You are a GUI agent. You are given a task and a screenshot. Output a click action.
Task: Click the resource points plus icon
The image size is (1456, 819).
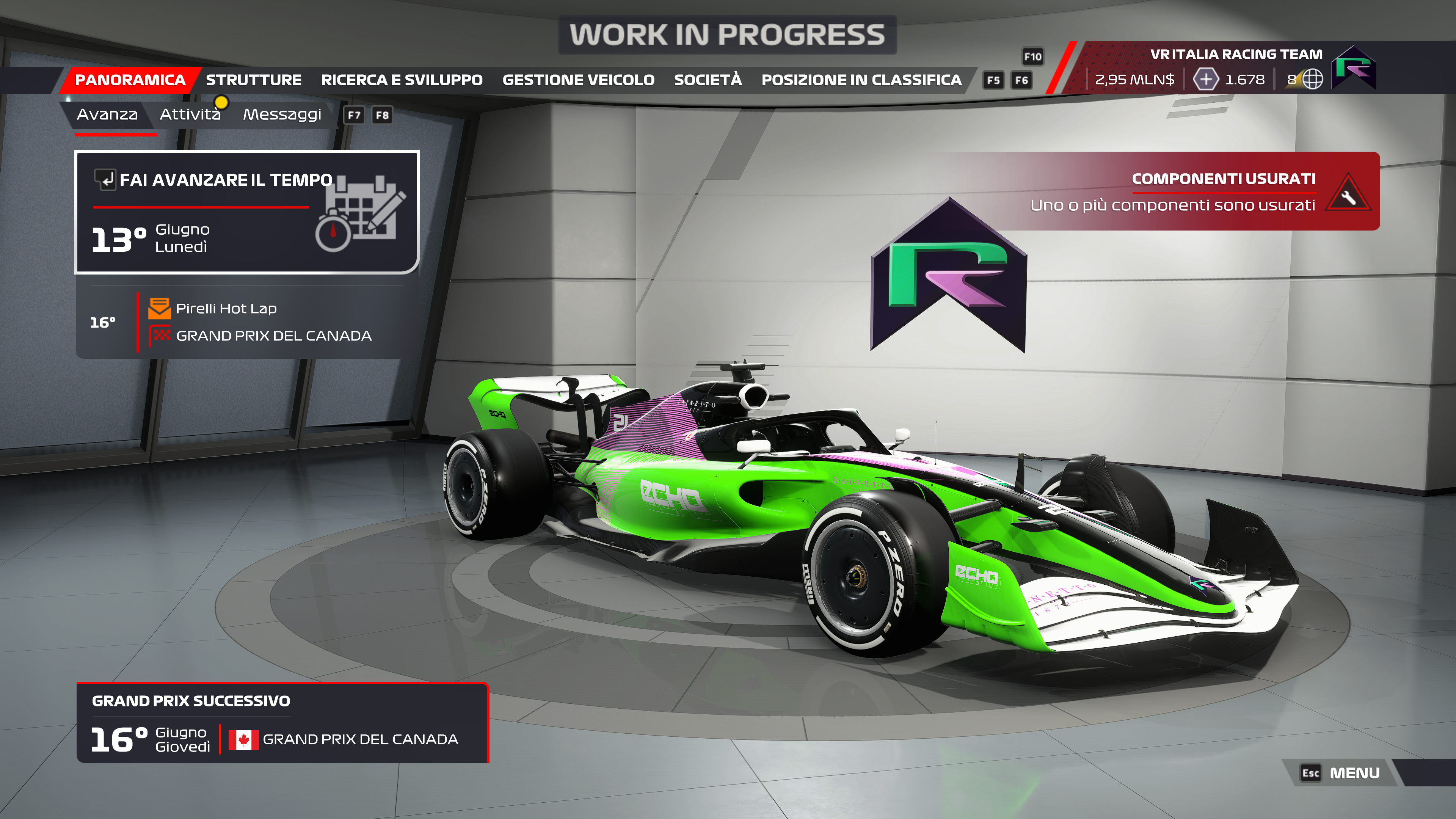tap(1205, 80)
